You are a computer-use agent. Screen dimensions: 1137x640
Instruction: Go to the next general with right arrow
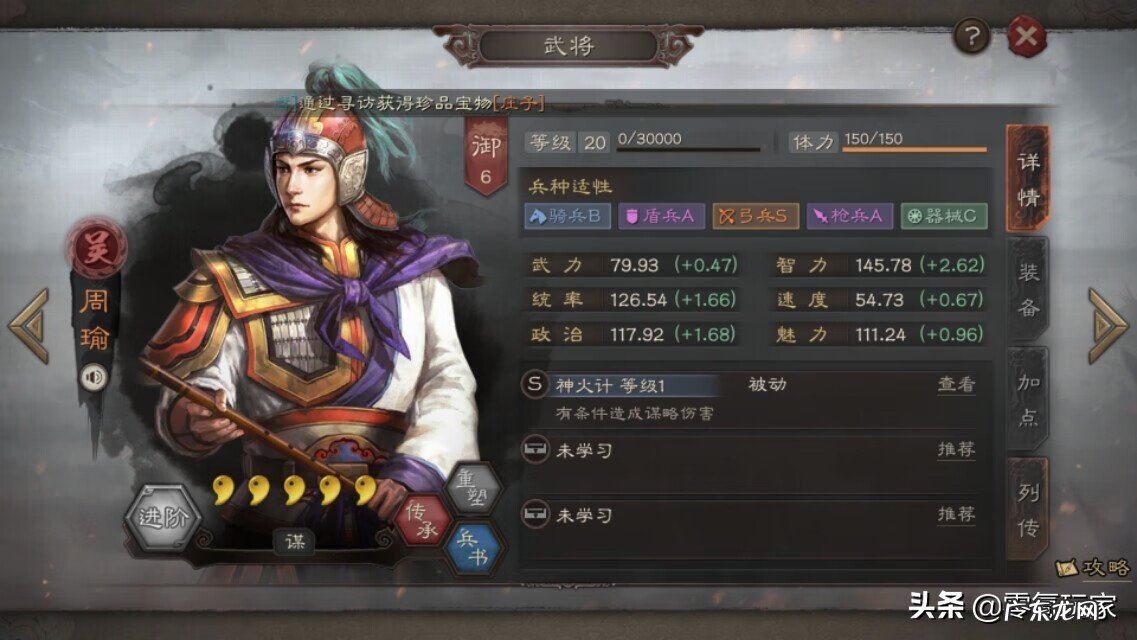1106,326
